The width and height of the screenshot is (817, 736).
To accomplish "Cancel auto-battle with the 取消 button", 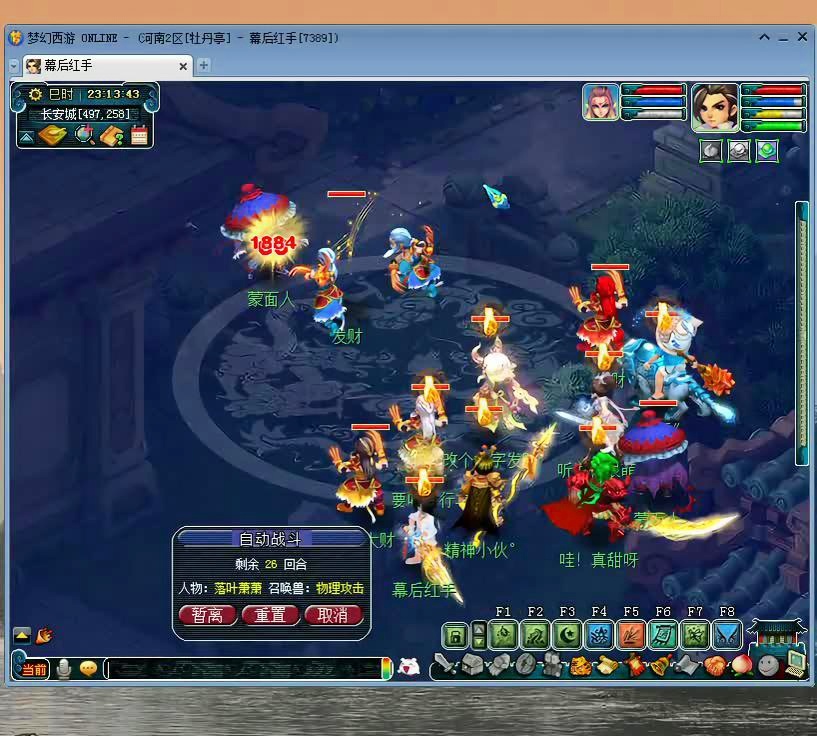I will (x=333, y=615).
